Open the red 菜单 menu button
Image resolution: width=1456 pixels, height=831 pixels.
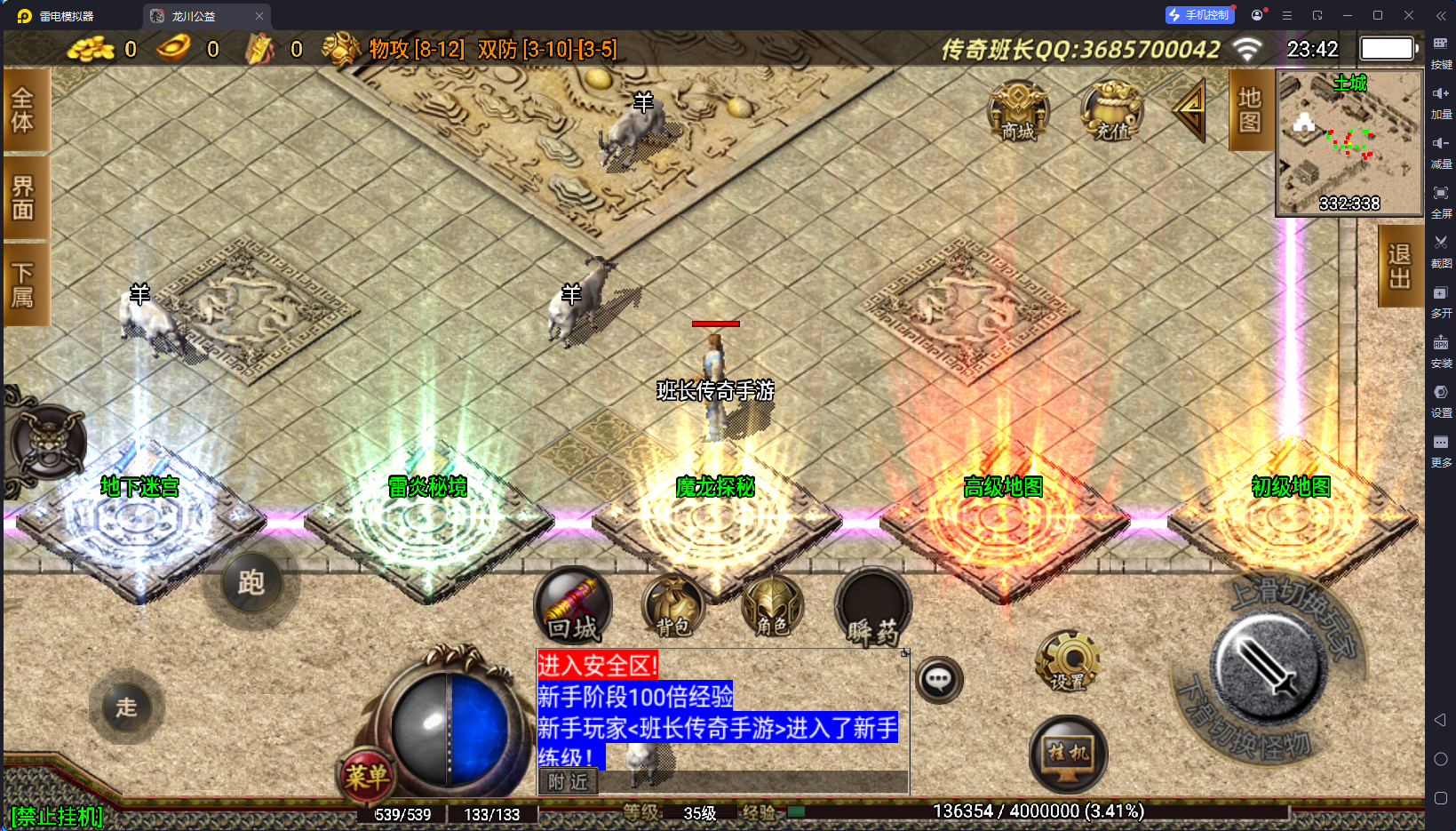click(366, 777)
